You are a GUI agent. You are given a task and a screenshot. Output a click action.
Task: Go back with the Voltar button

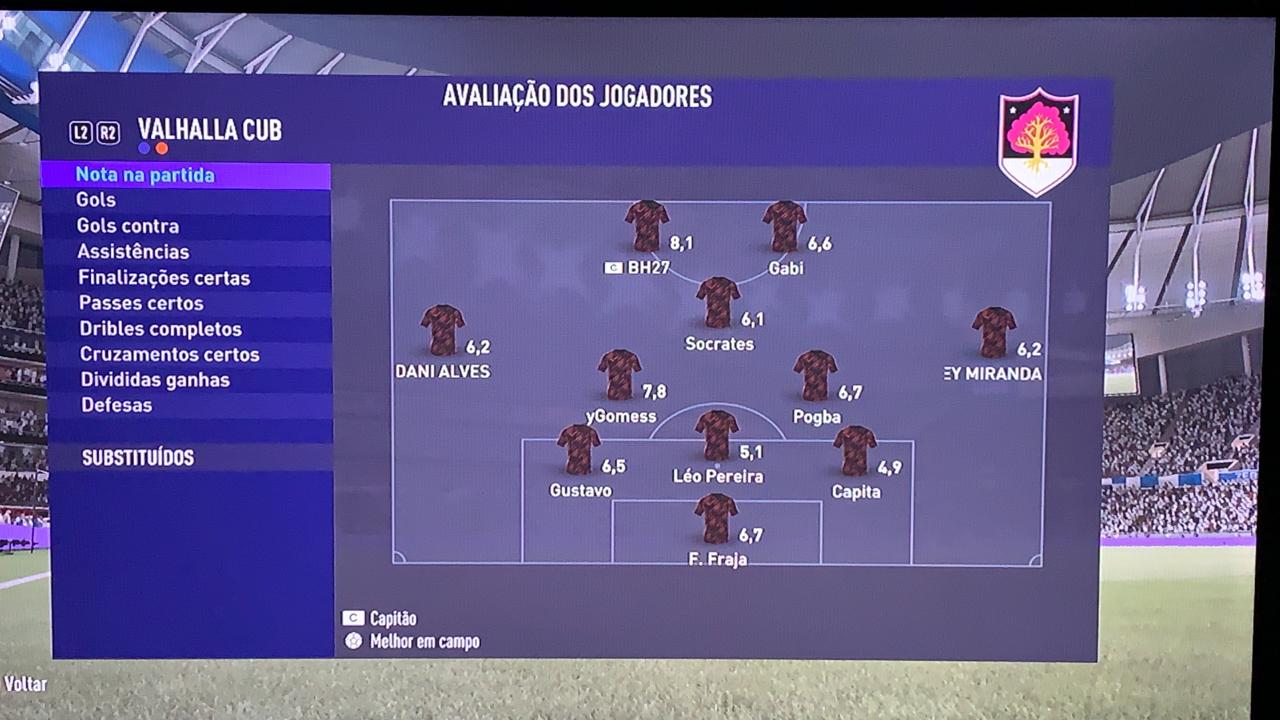point(26,685)
